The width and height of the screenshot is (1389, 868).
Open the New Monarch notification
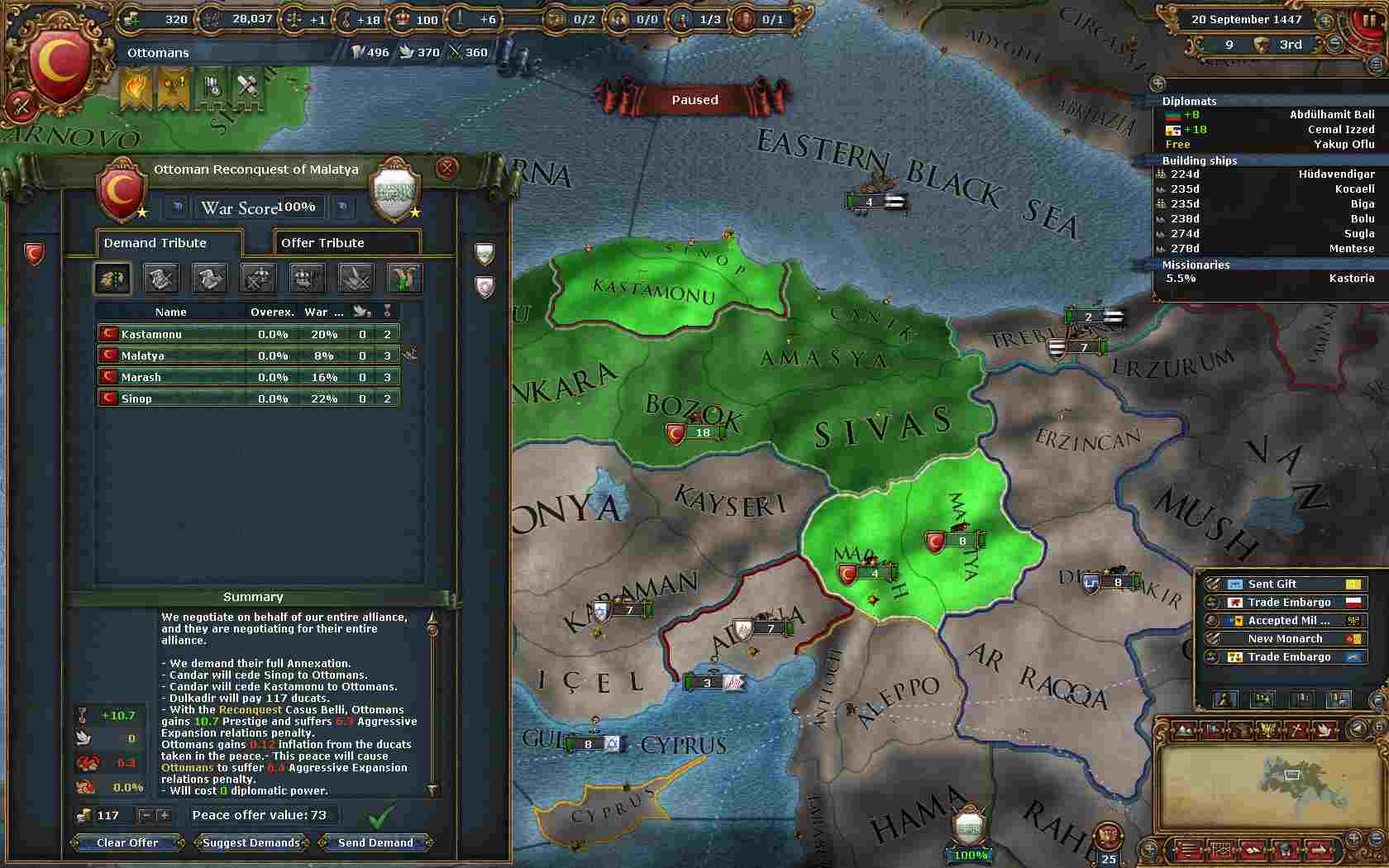click(1284, 639)
